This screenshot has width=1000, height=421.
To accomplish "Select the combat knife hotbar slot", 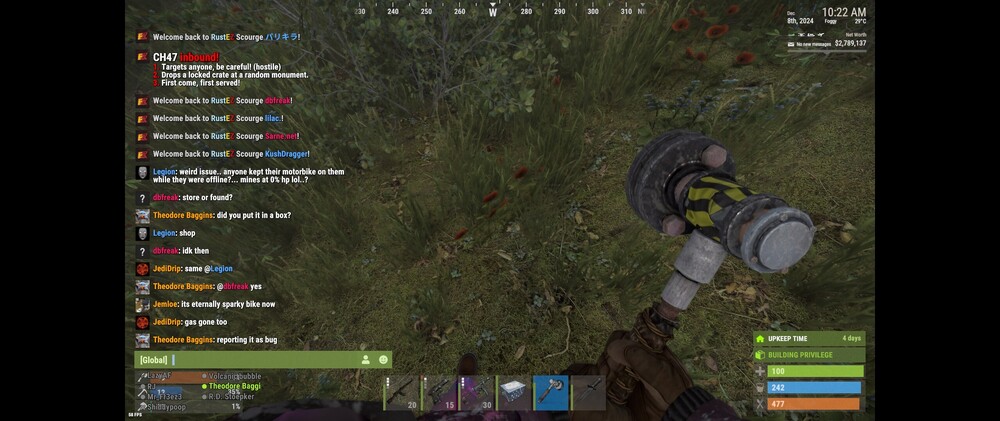I will [x=588, y=393].
